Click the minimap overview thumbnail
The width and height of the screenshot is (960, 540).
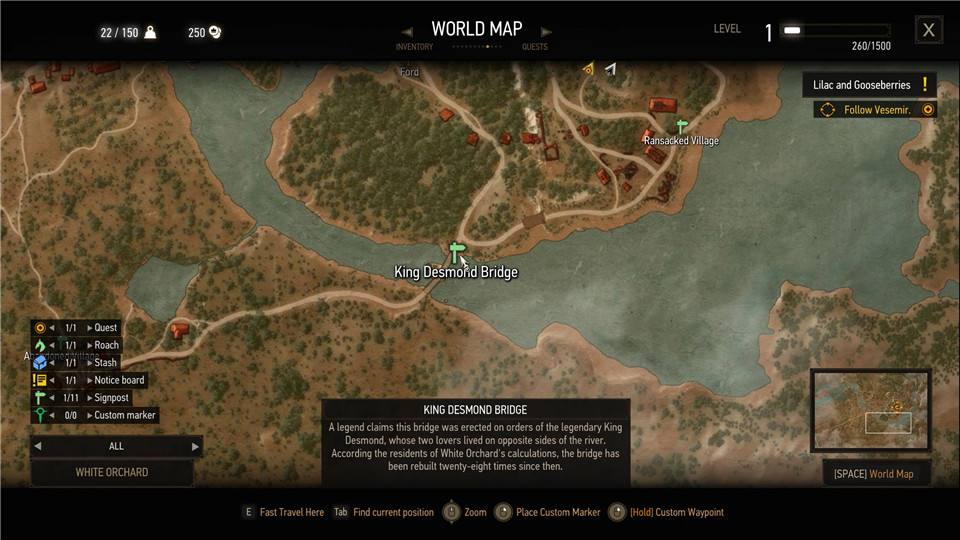click(870, 410)
